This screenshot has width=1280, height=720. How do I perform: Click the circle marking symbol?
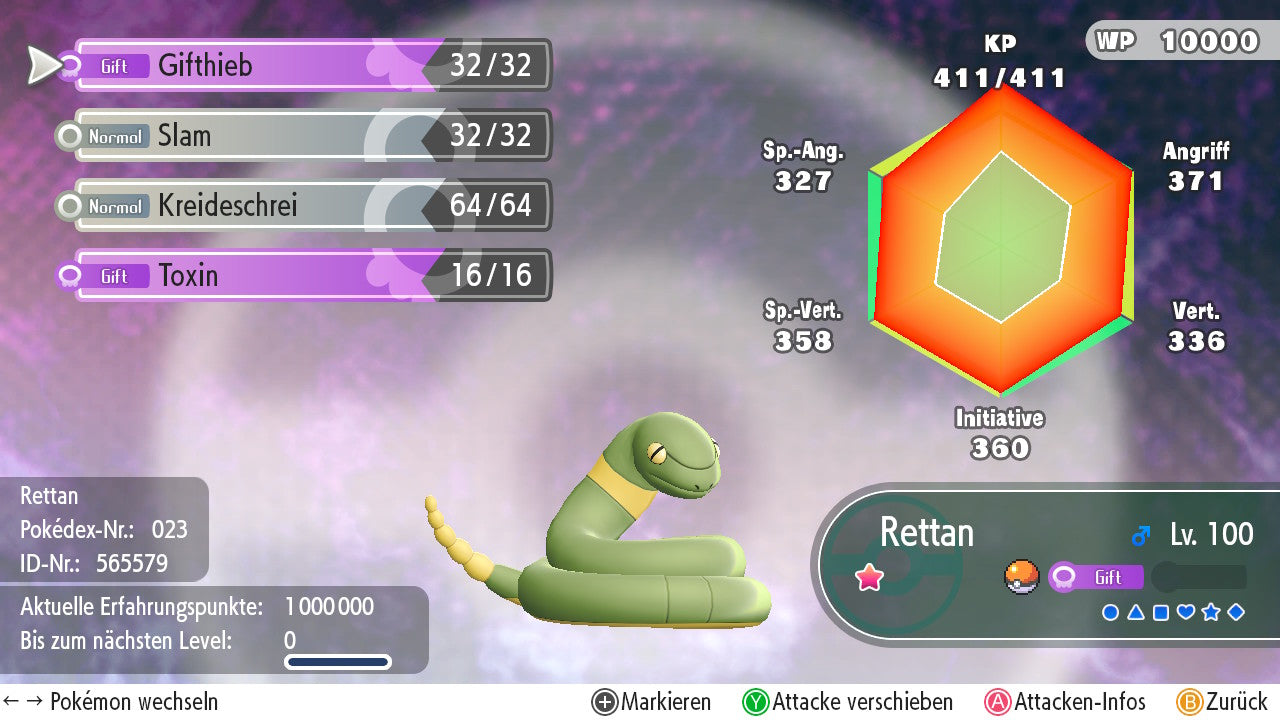(1110, 612)
